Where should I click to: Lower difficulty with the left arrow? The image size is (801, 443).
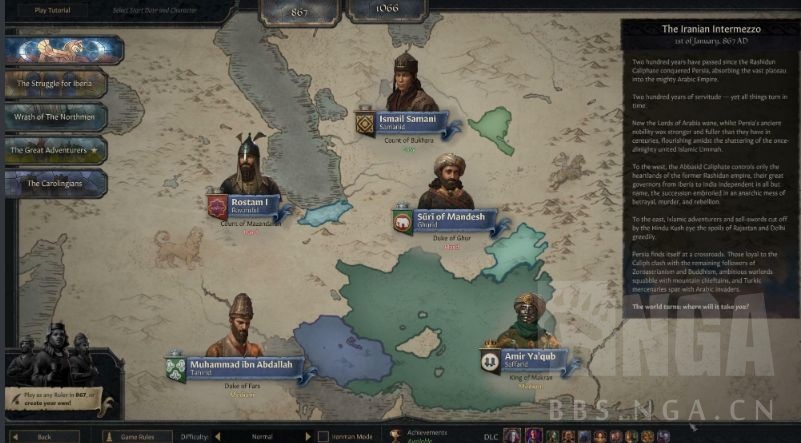pyautogui.click(x=220, y=436)
